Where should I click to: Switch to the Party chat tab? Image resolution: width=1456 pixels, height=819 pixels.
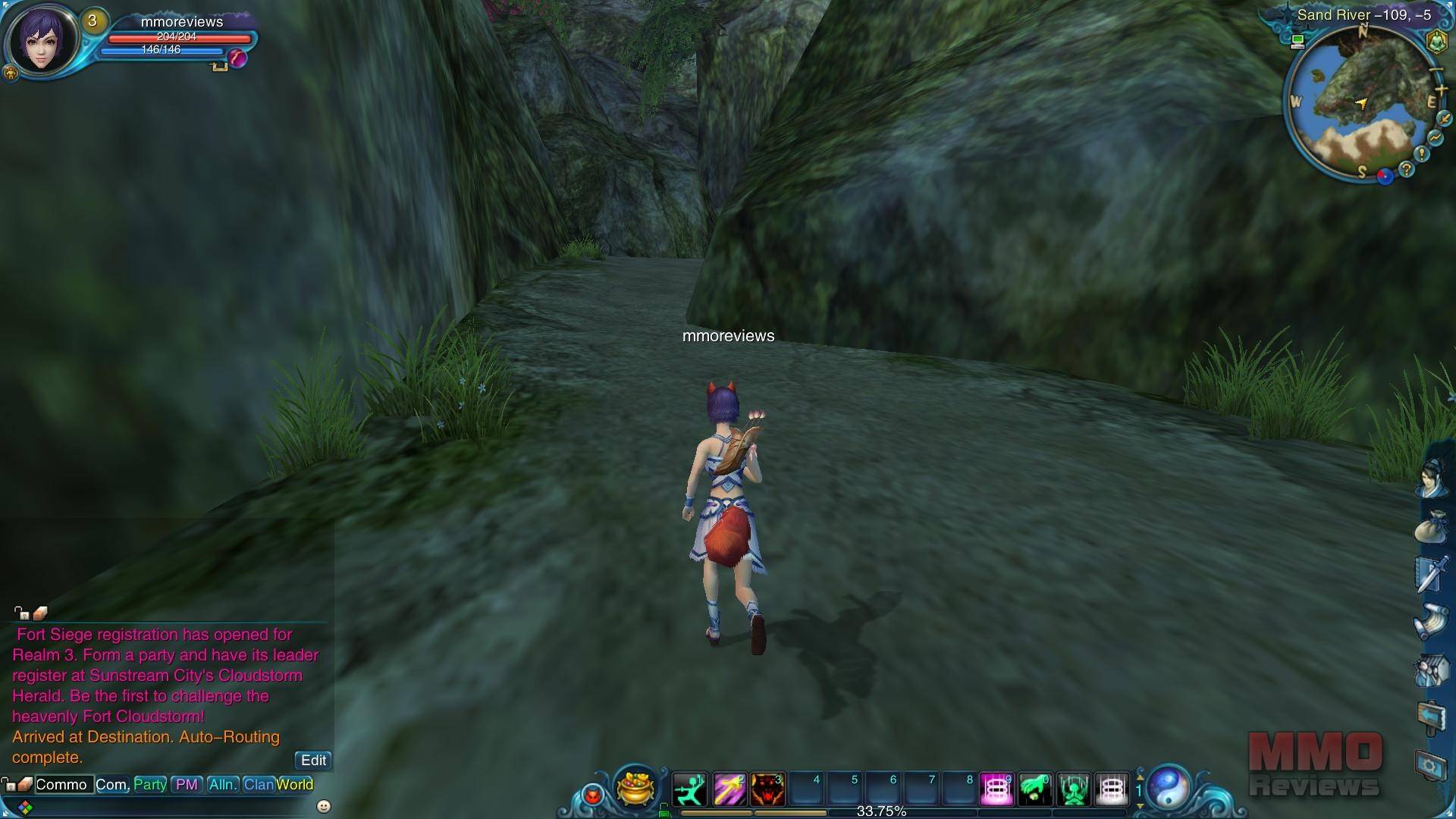[x=150, y=784]
